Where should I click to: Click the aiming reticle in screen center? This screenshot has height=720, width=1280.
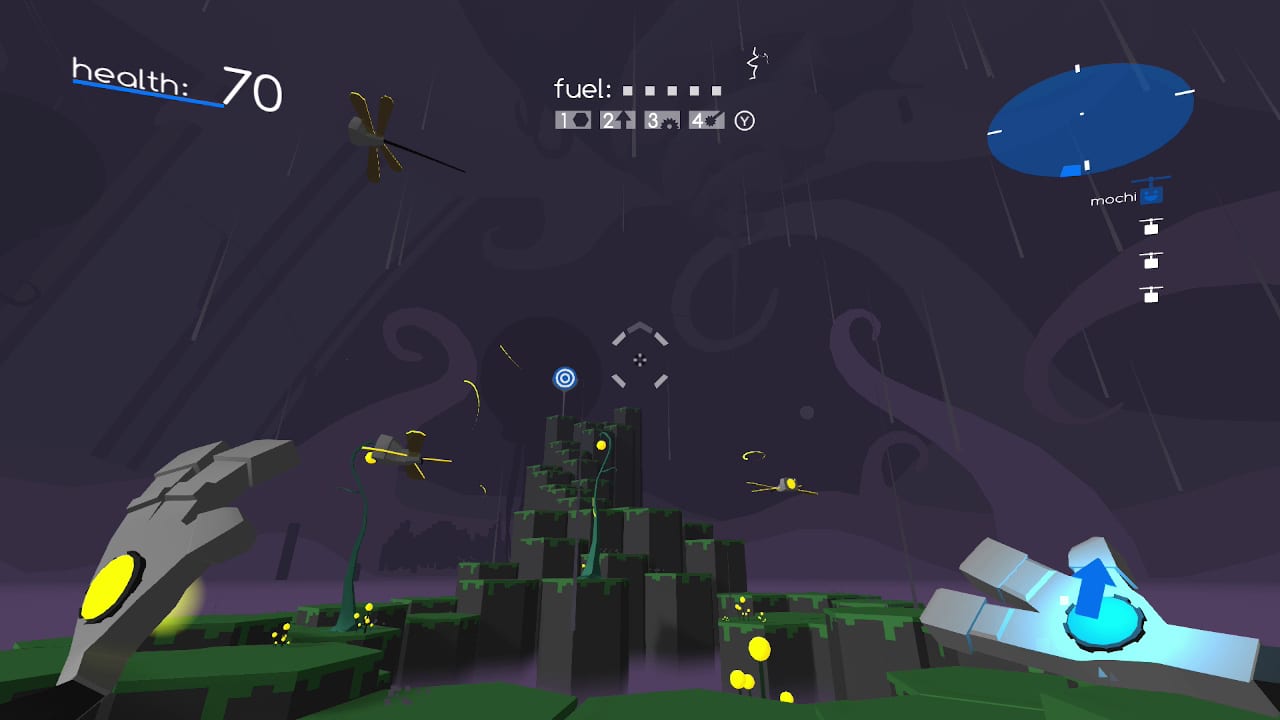click(x=640, y=358)
